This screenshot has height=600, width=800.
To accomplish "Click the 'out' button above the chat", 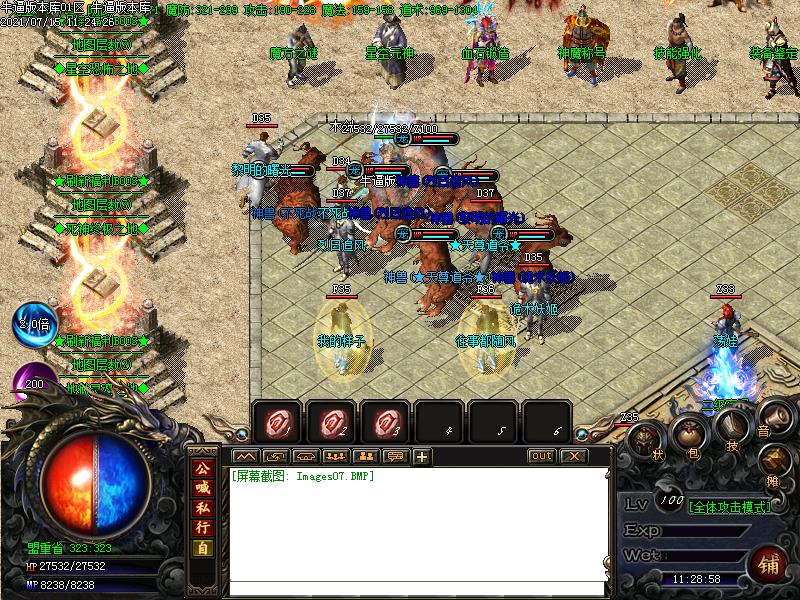I will click(541, 456).
